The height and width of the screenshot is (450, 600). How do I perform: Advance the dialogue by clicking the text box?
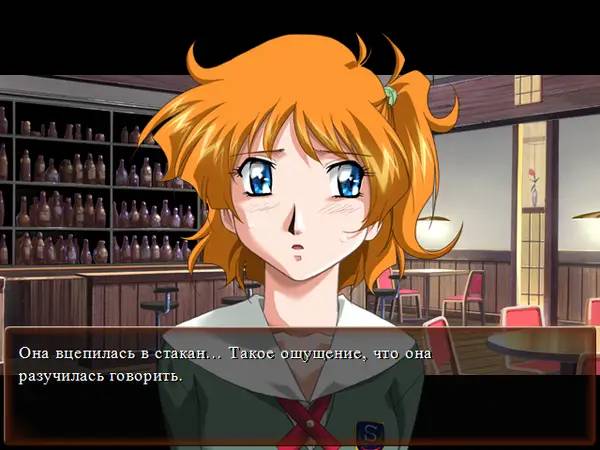coord(300,380)
